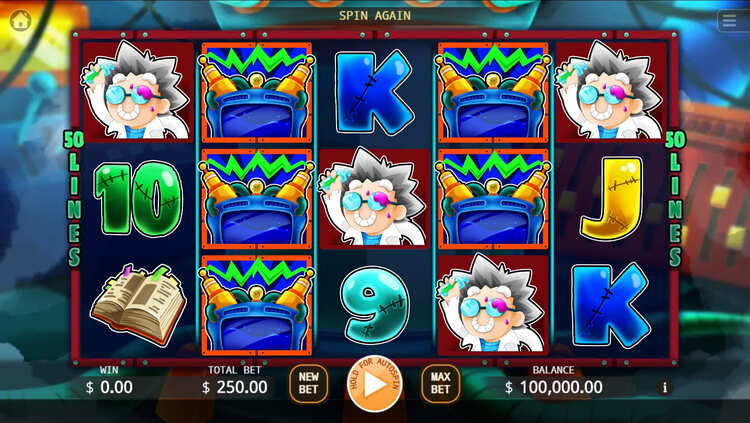This screenshot has width=750, height=423.
Task: Open the hamburger menu
Action: click(729, 20)
